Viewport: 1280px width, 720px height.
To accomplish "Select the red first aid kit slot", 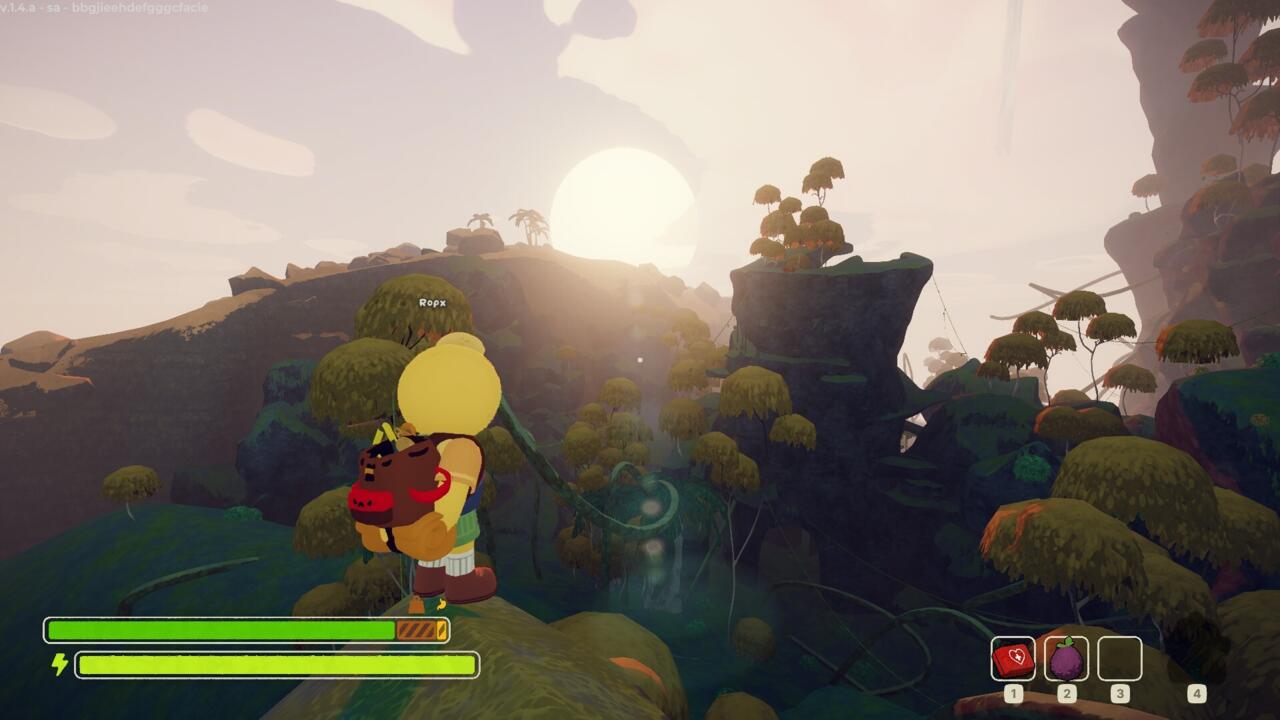I will click(x=1013, y=659).
